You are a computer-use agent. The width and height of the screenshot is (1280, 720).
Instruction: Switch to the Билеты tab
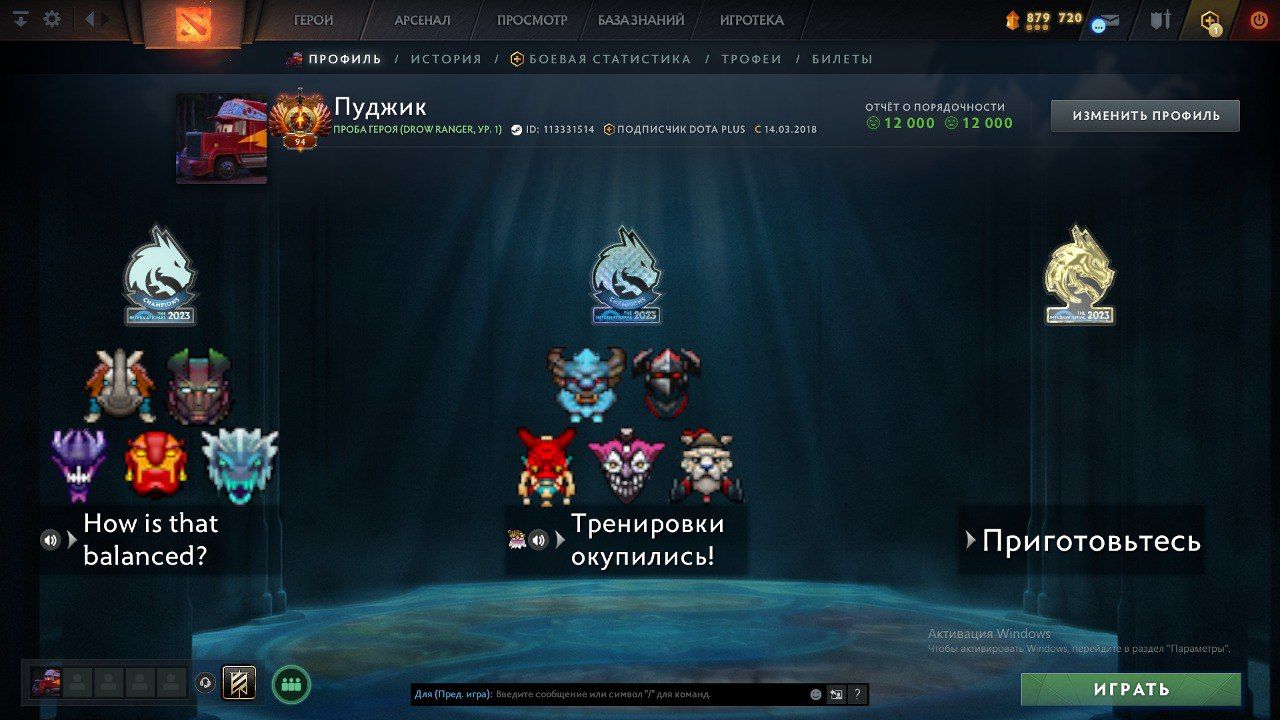[842, 59]
